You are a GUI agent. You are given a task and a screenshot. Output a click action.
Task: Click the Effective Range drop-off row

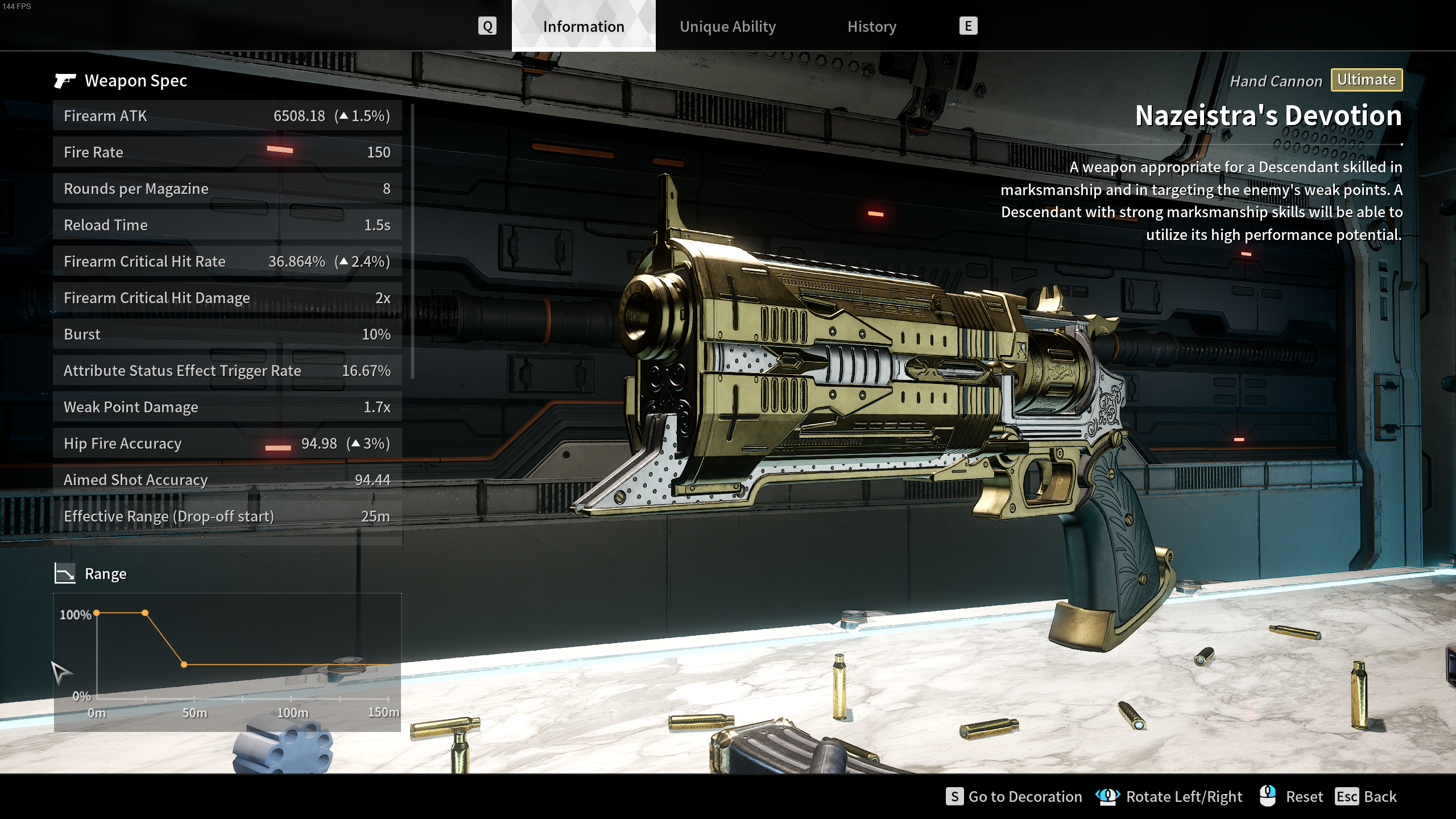point(227,516)
